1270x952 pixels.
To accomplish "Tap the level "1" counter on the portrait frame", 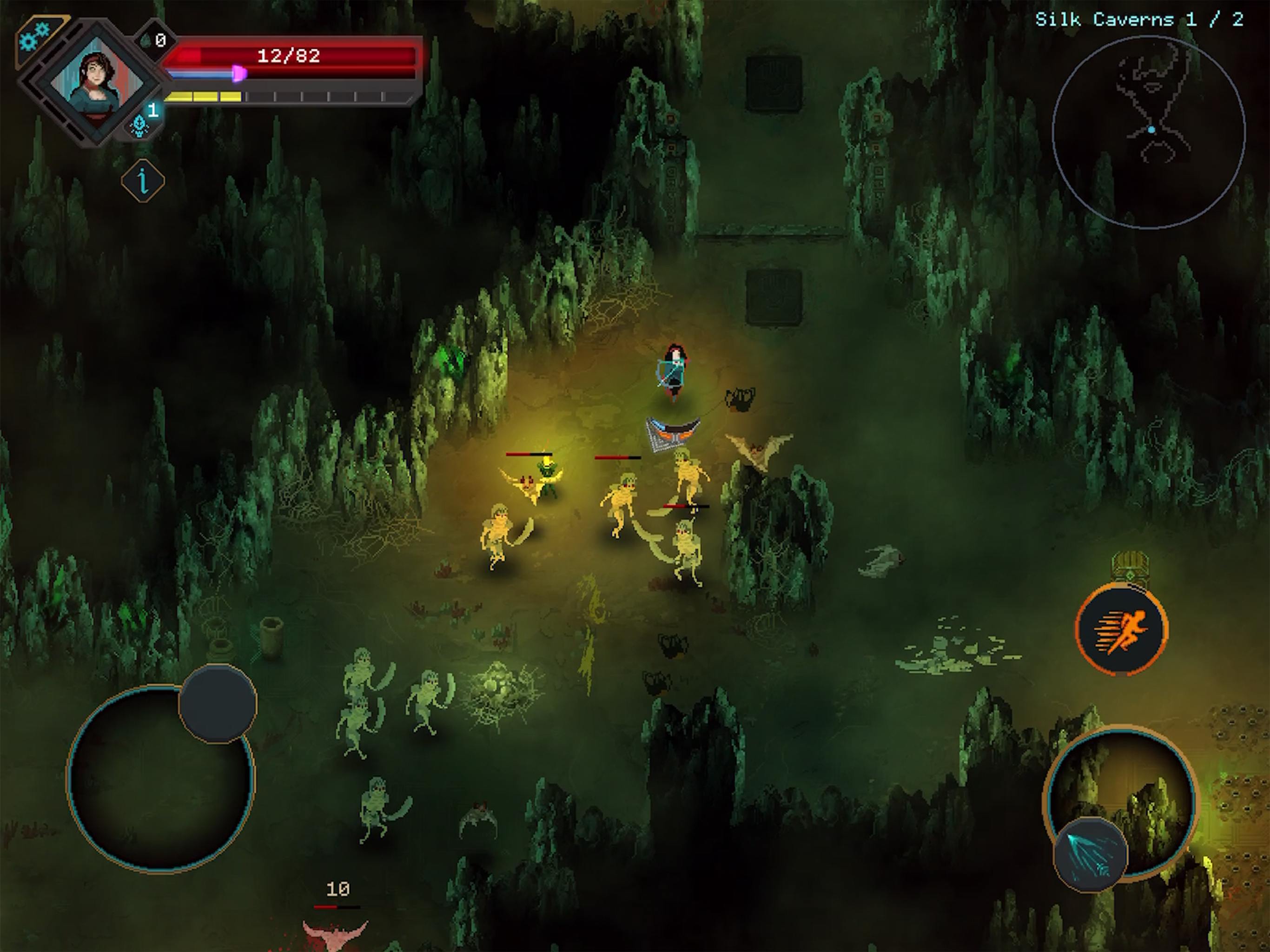I will click(153, 110).
